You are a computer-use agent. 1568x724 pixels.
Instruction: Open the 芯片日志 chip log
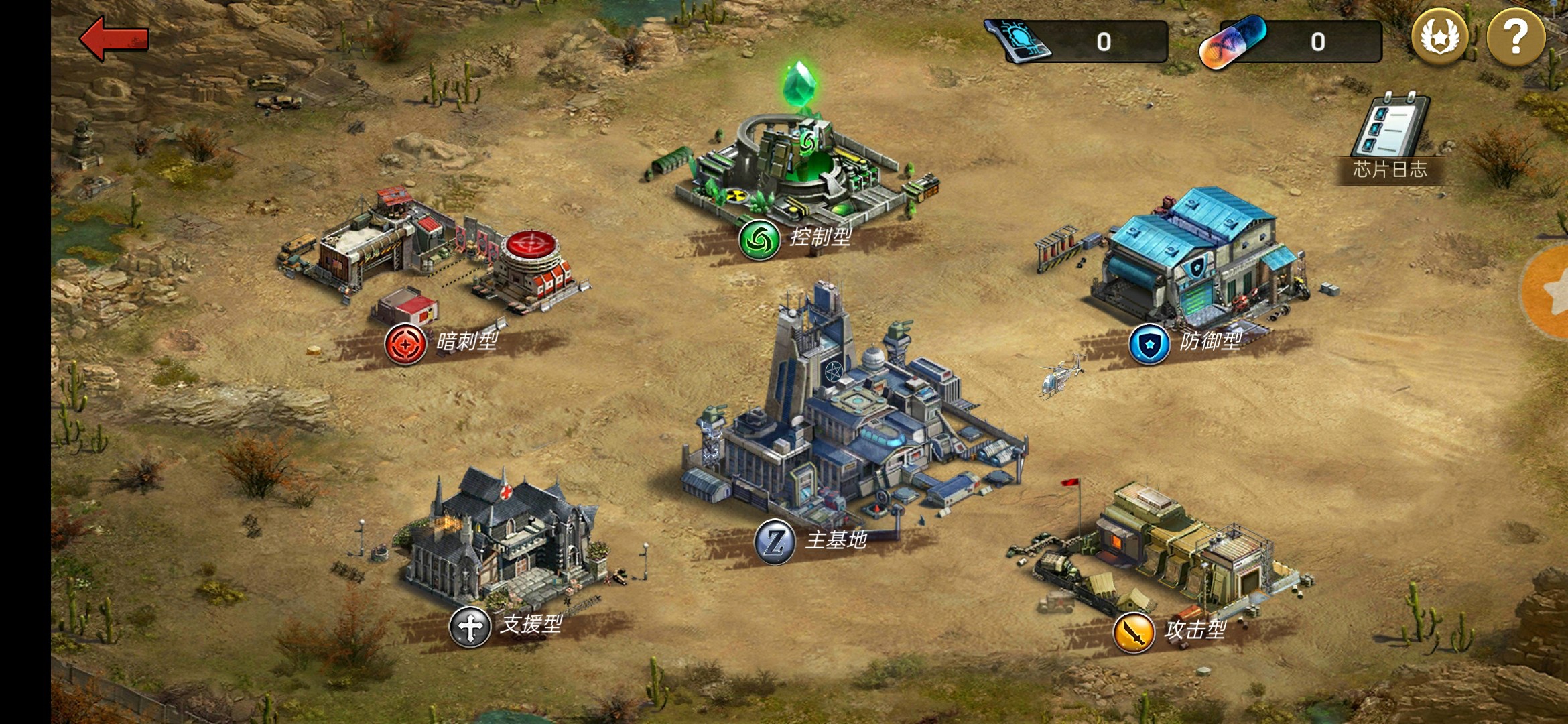1390,137
